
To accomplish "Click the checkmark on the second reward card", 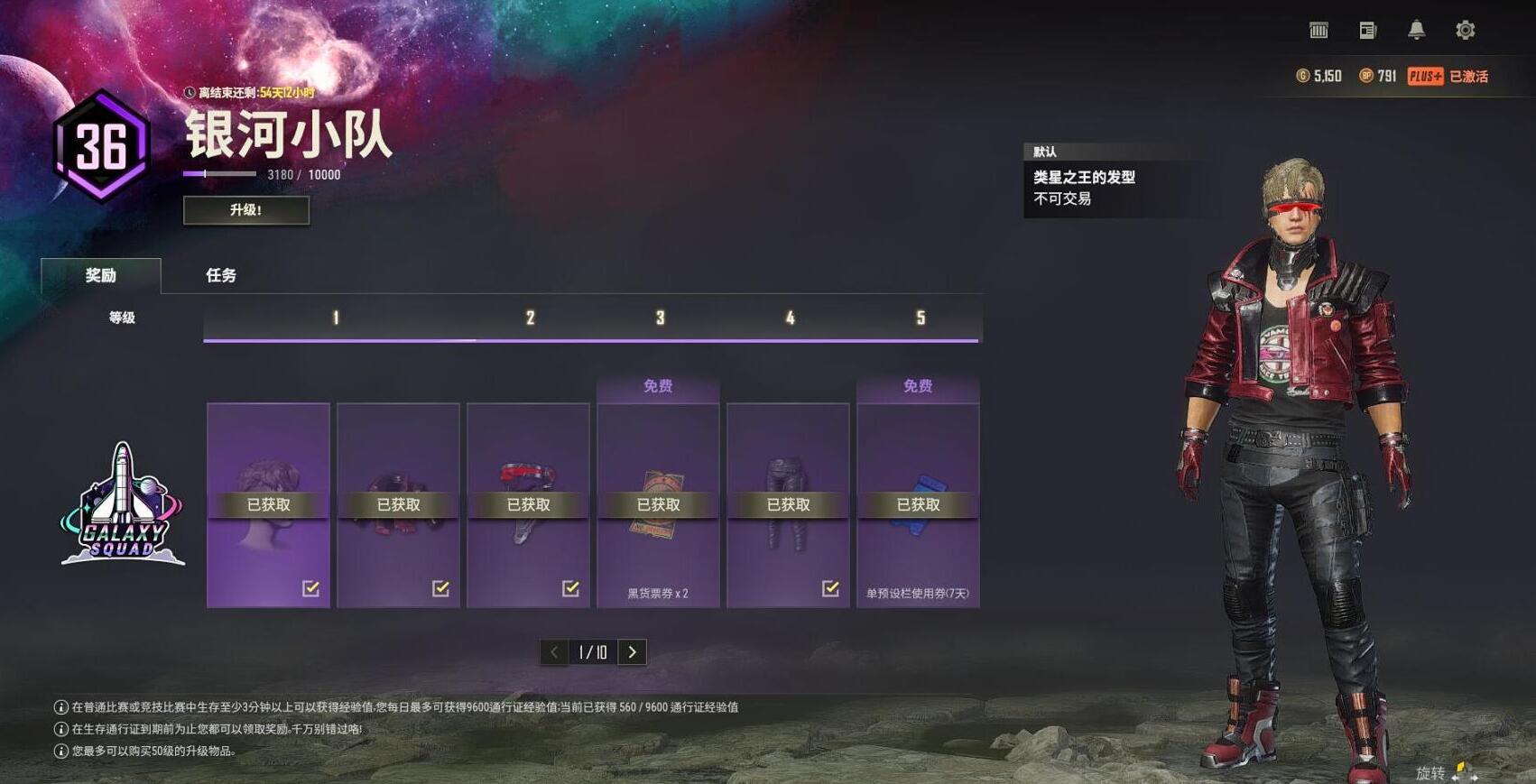I will pos(440,588).
